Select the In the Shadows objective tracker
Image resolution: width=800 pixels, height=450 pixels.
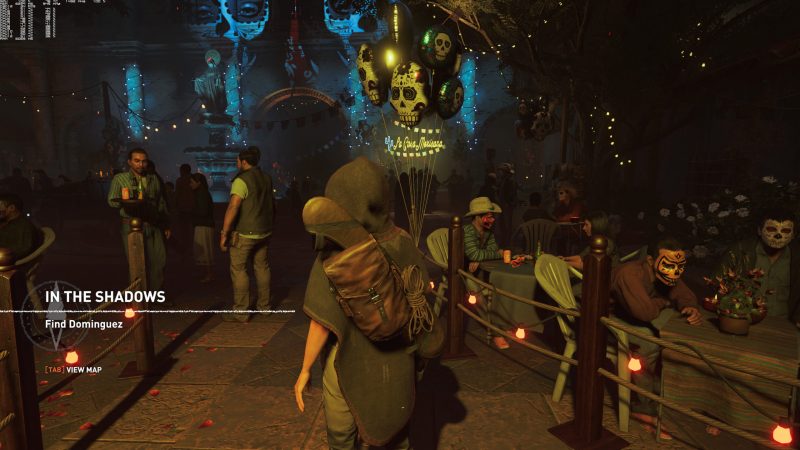pos(104,297)
